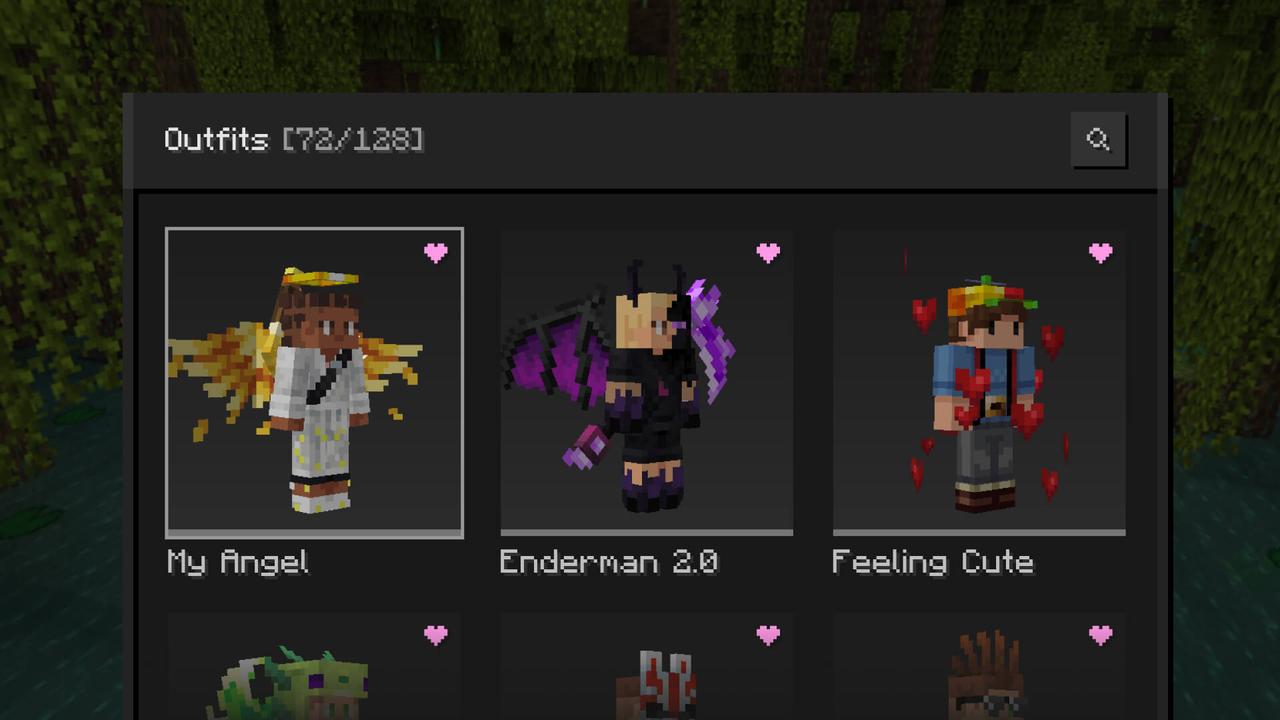Toggle the heart on Enderman 2.0

pyautogui.click(x=768, y=254)
